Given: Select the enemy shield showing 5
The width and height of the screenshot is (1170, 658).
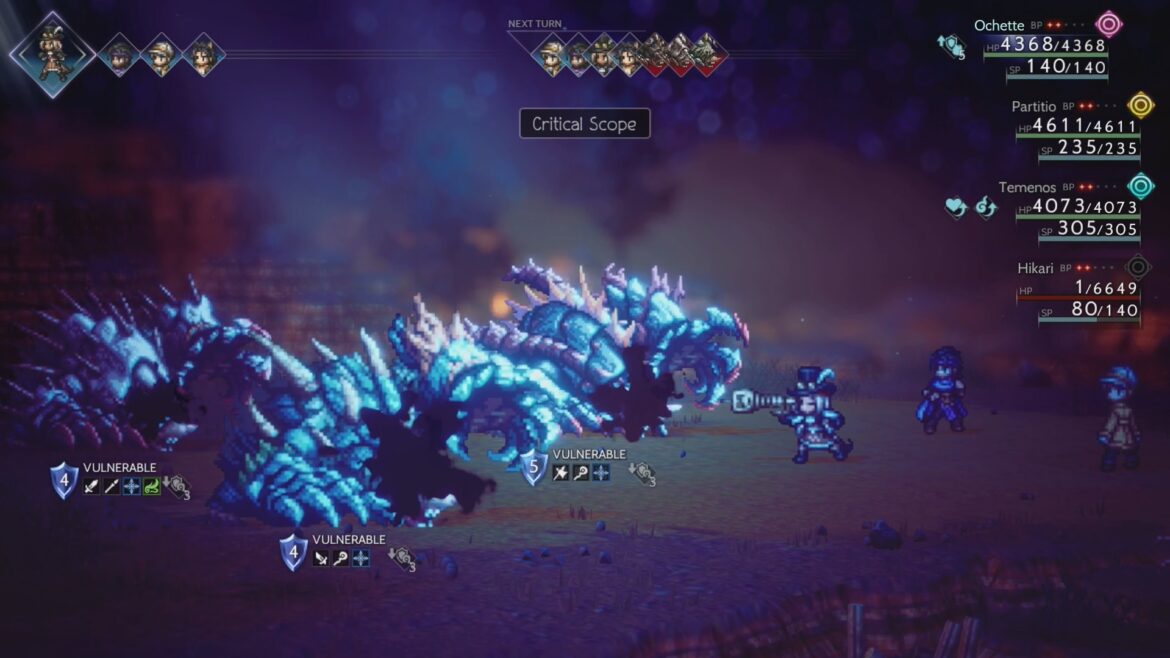Looking at the screenshot, I should click(x=533, y=466).
